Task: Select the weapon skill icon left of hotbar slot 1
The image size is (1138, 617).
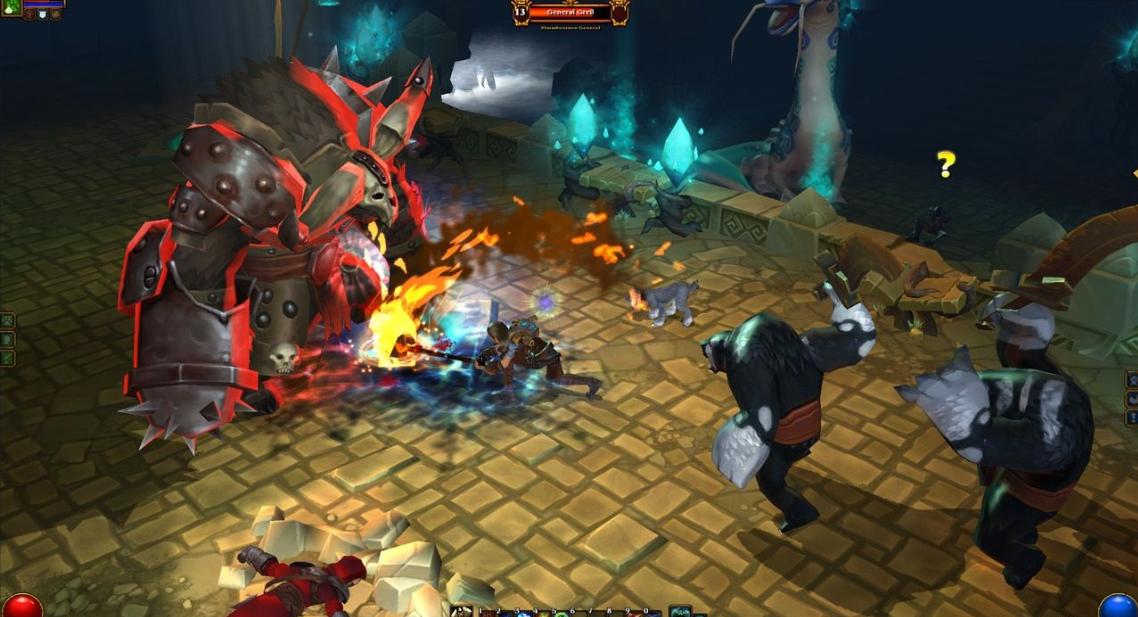Action: (x=462, y=611)
